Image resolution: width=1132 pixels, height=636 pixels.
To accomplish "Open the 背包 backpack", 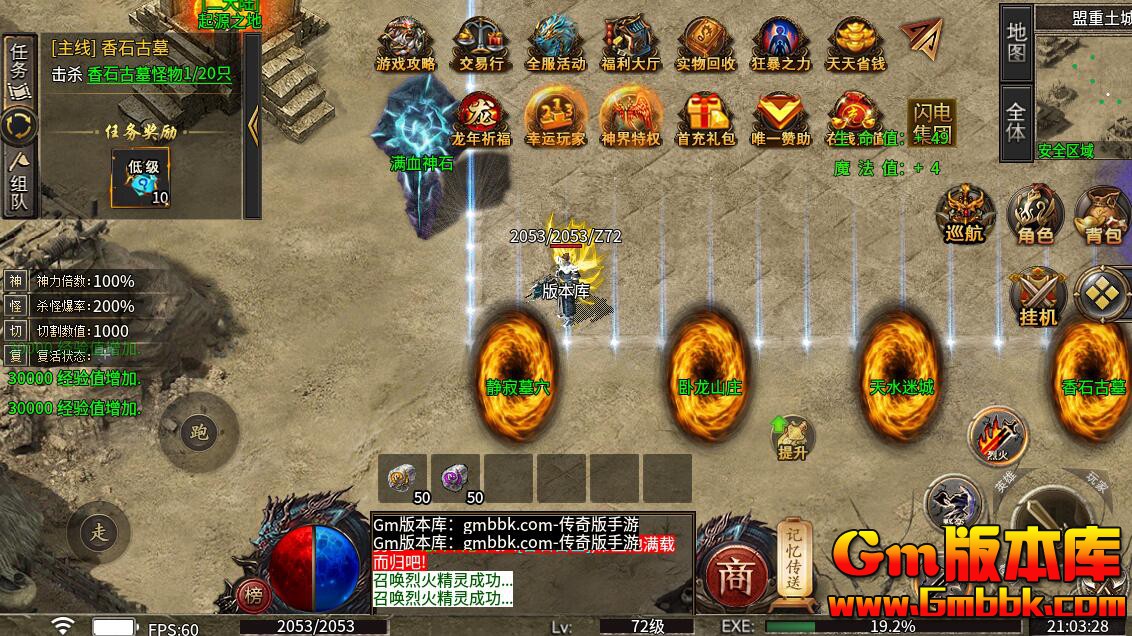I will click(1103, 214).
